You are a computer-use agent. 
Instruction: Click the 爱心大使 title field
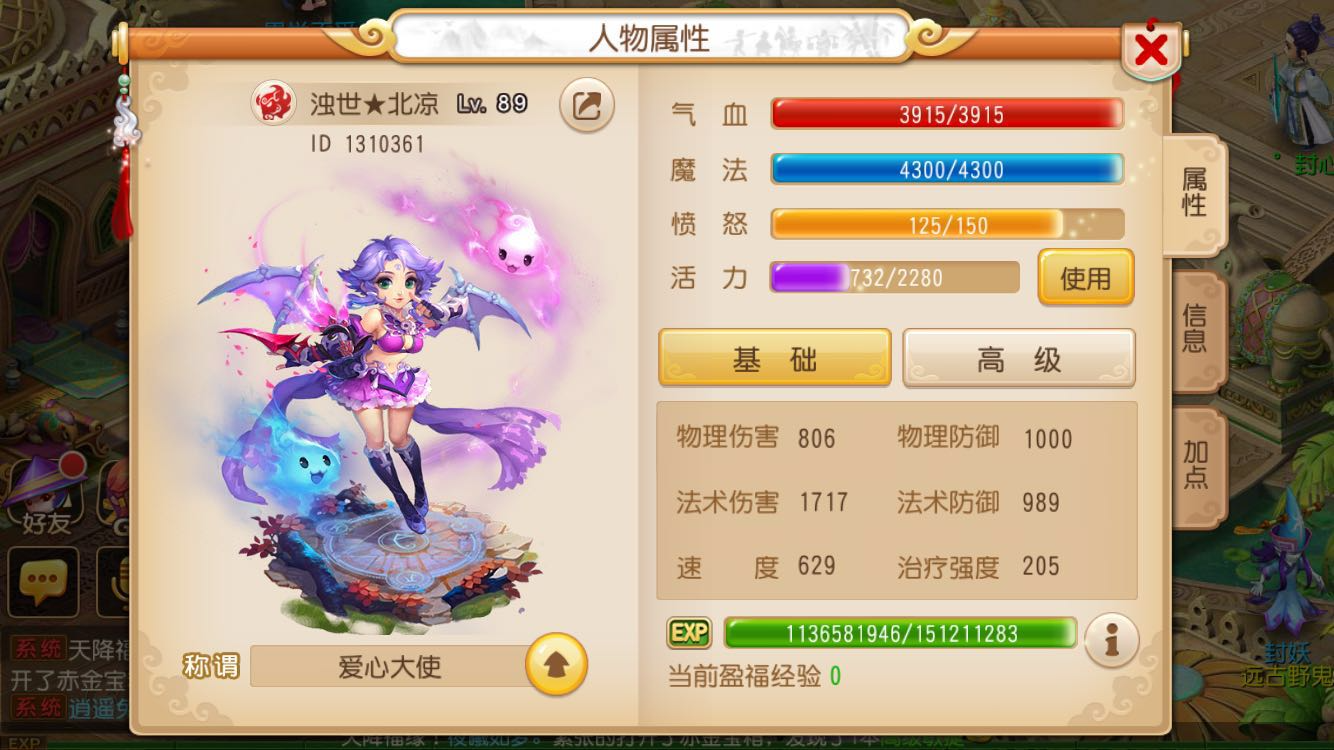[x=390, y=667]
